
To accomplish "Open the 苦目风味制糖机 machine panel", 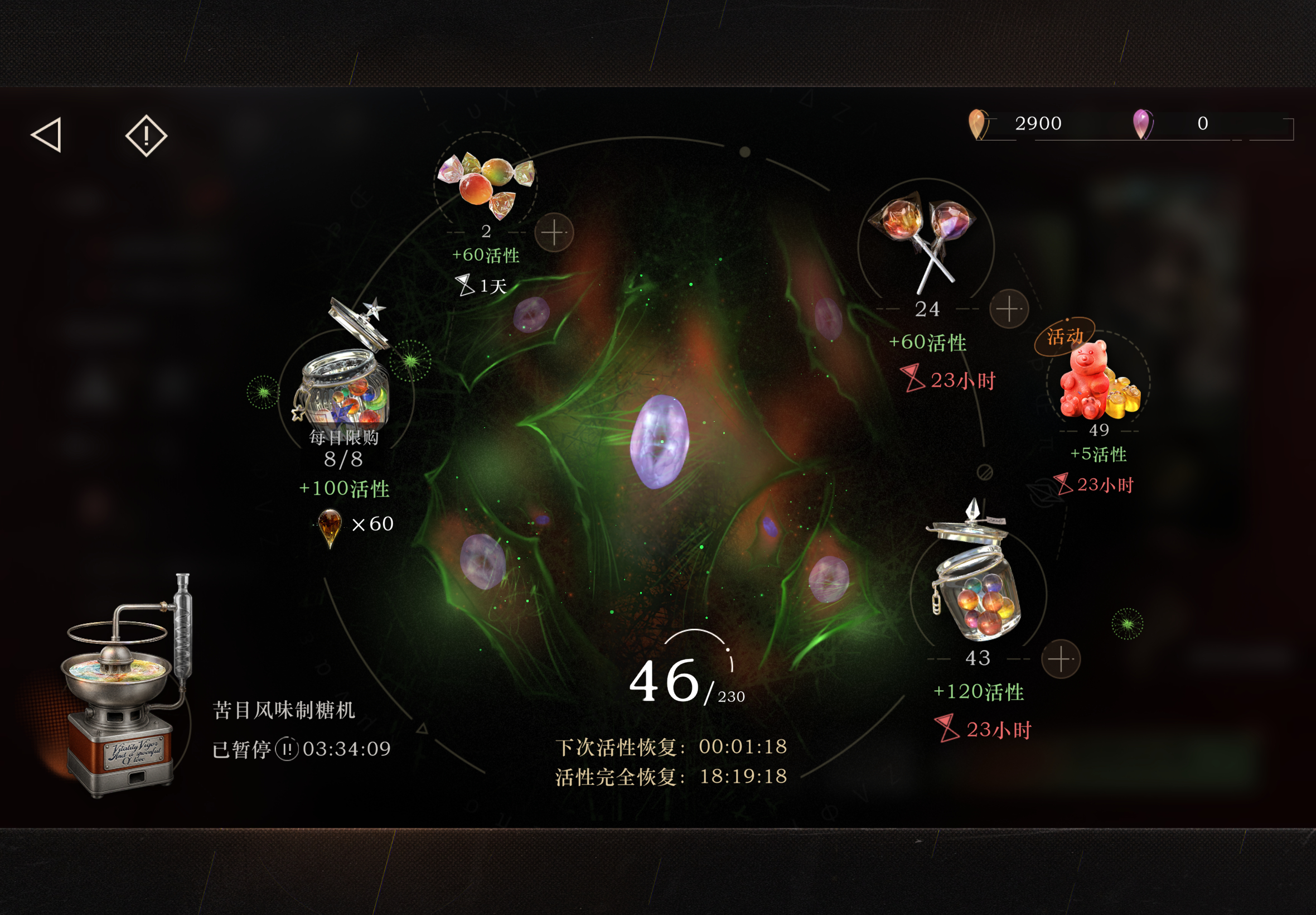I will 285,710.
